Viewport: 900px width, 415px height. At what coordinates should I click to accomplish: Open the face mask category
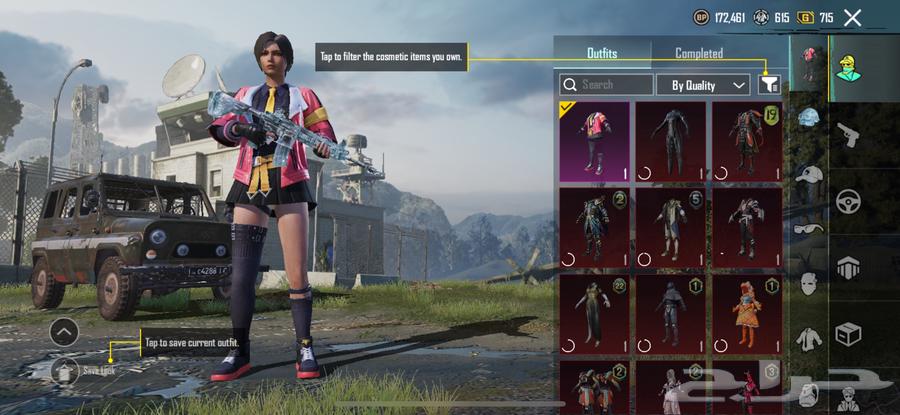809,284
